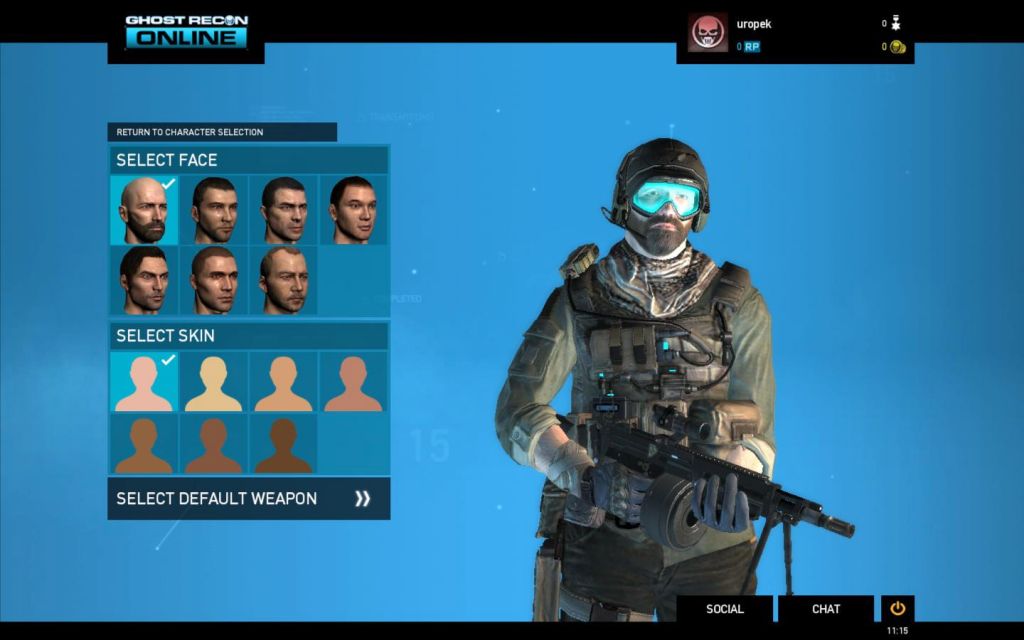Viewport: 1024px width, 640px height.
Task: Click the uropek skull profile avatar
Action: tap(708, 32)
